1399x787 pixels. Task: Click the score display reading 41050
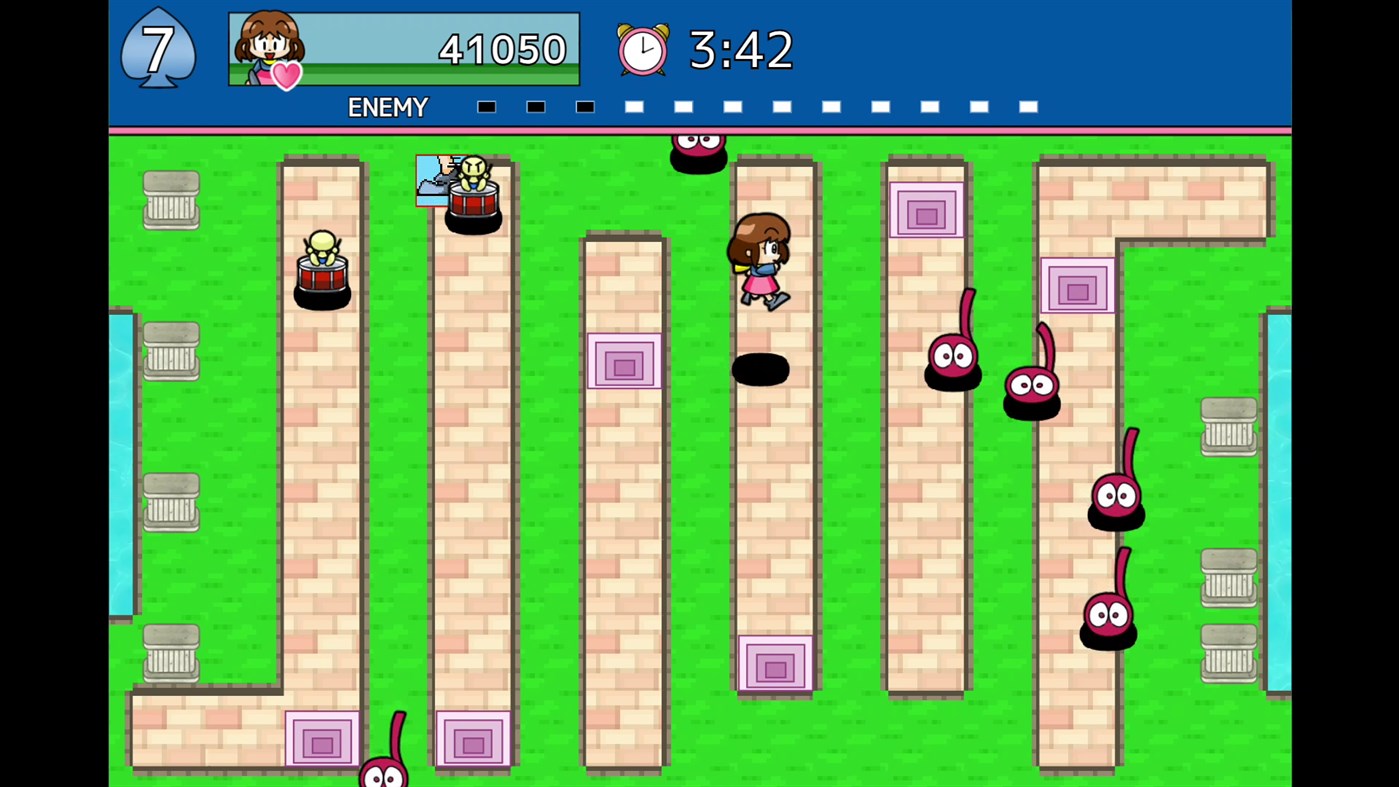pos(502,50)
